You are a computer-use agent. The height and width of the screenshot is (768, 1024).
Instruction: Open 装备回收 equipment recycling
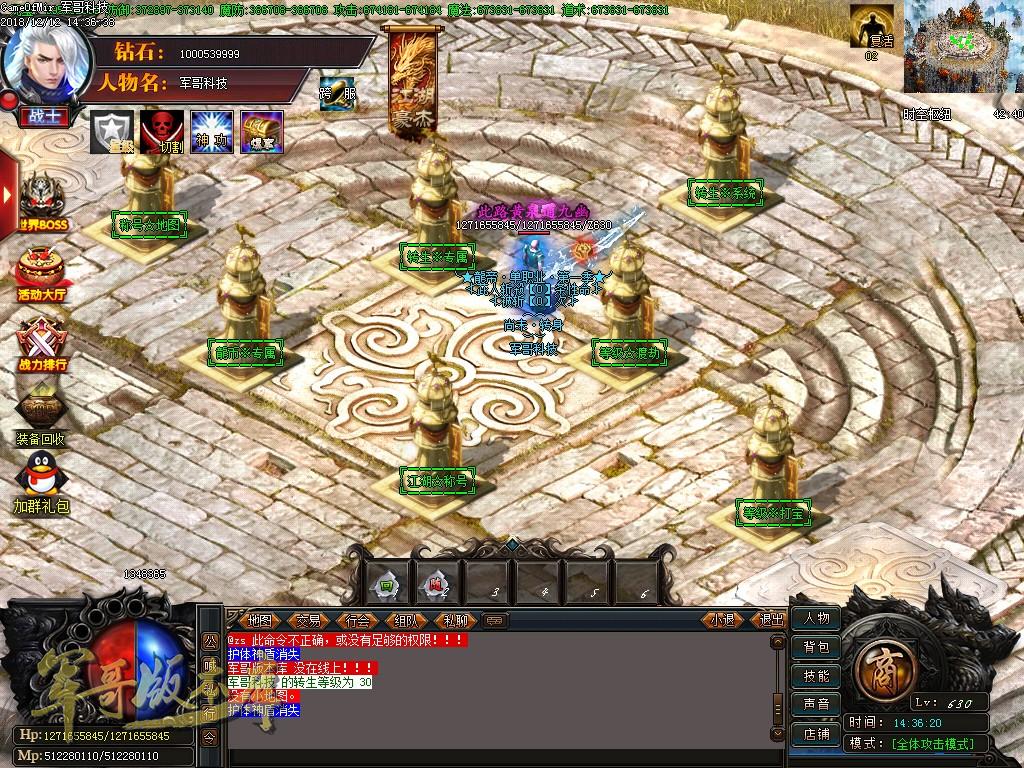coord(41,415)
